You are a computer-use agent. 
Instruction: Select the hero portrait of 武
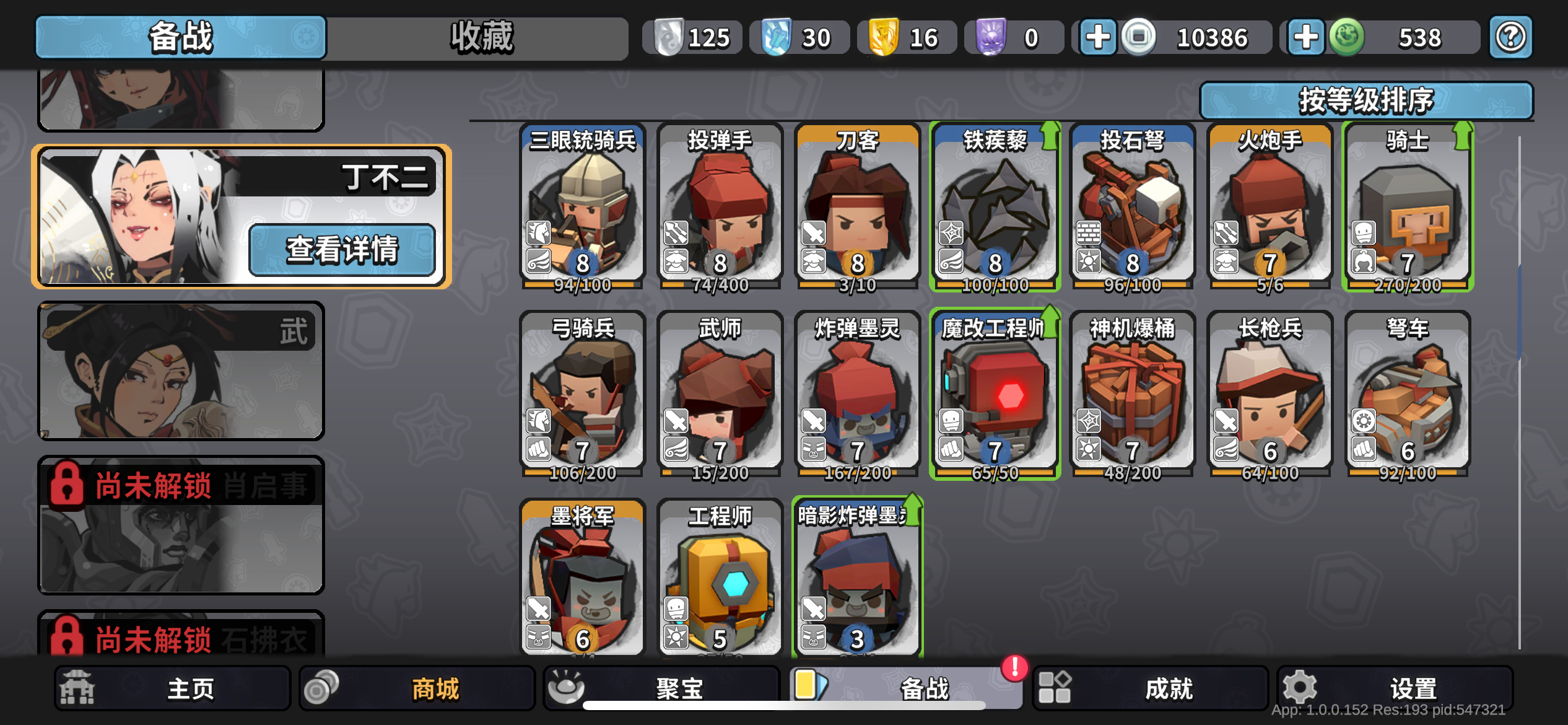180,372
